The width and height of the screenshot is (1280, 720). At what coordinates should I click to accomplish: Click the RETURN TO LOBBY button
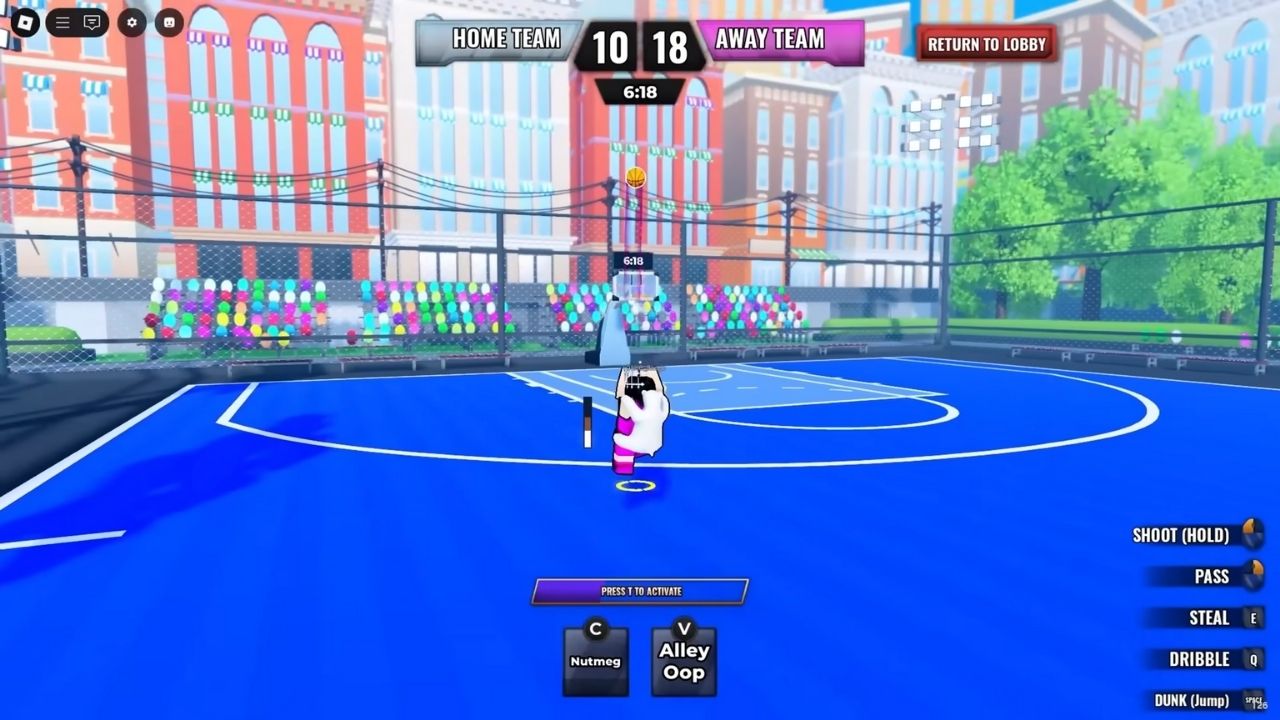(x=985, y=44)
